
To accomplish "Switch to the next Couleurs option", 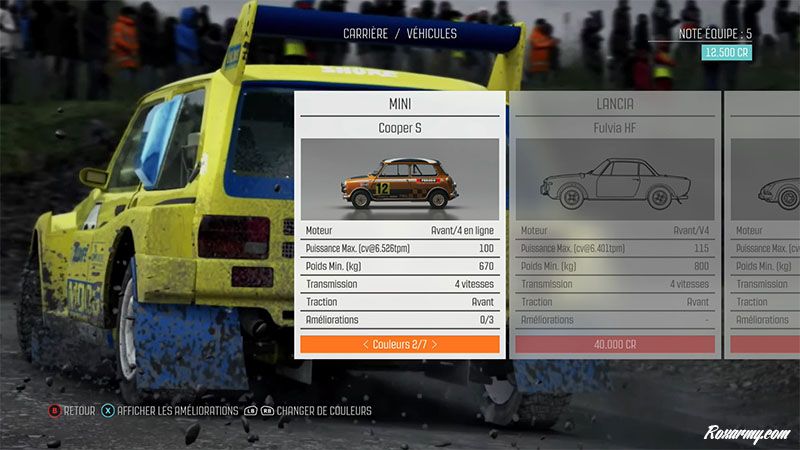I will click(434, 344).
